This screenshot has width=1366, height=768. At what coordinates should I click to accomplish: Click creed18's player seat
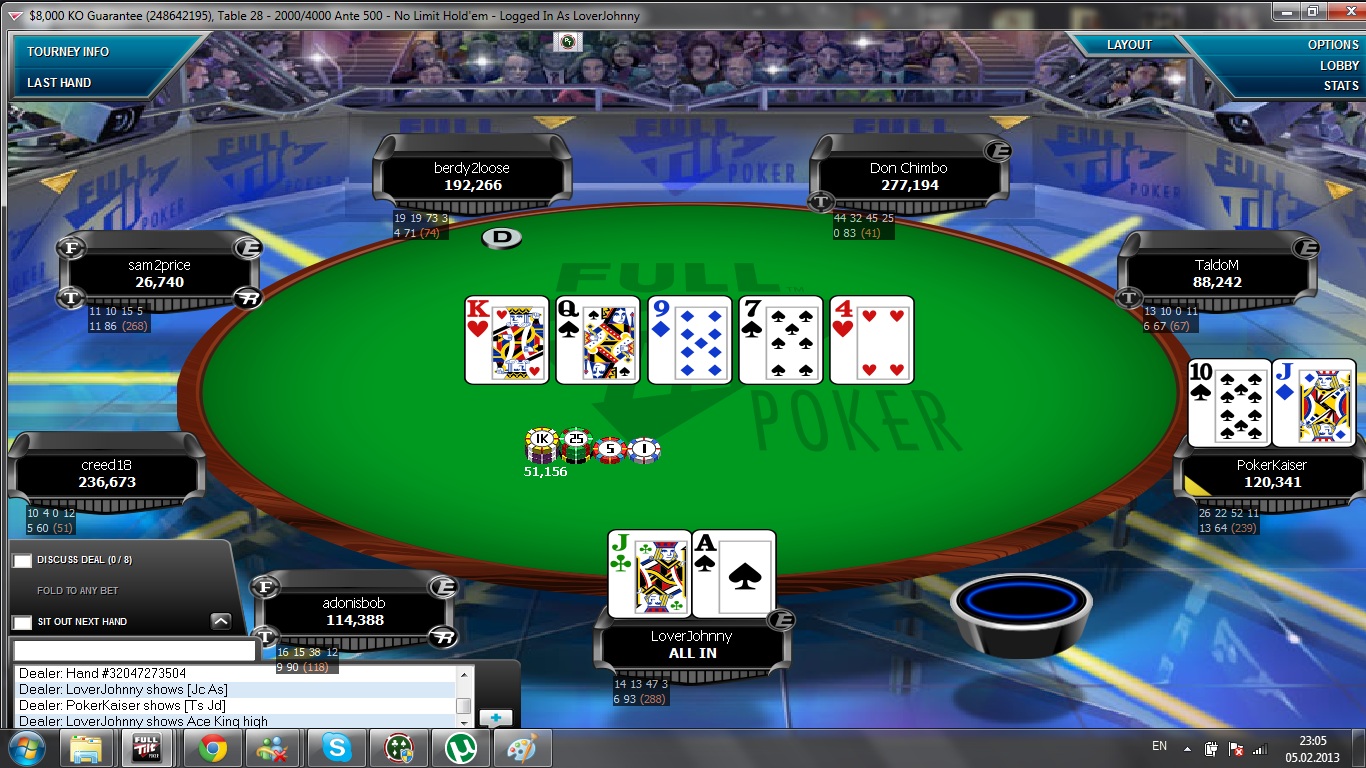point(107,474)
